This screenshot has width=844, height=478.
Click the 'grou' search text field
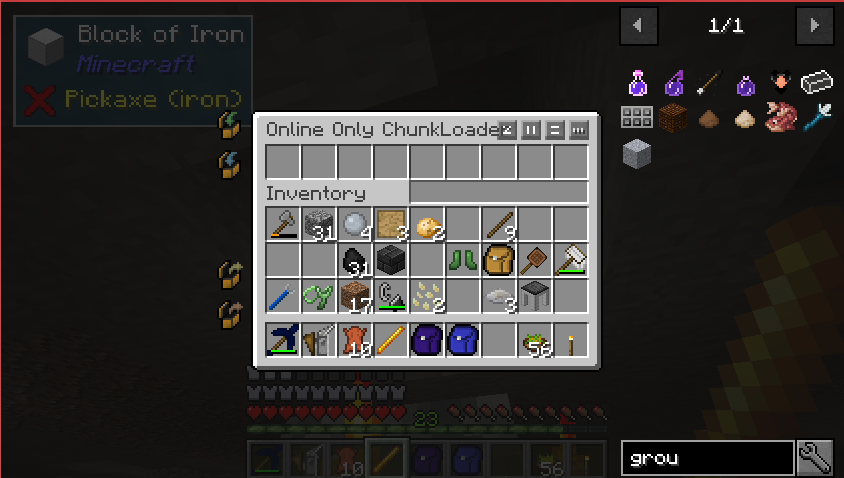(x=707, y=458)
